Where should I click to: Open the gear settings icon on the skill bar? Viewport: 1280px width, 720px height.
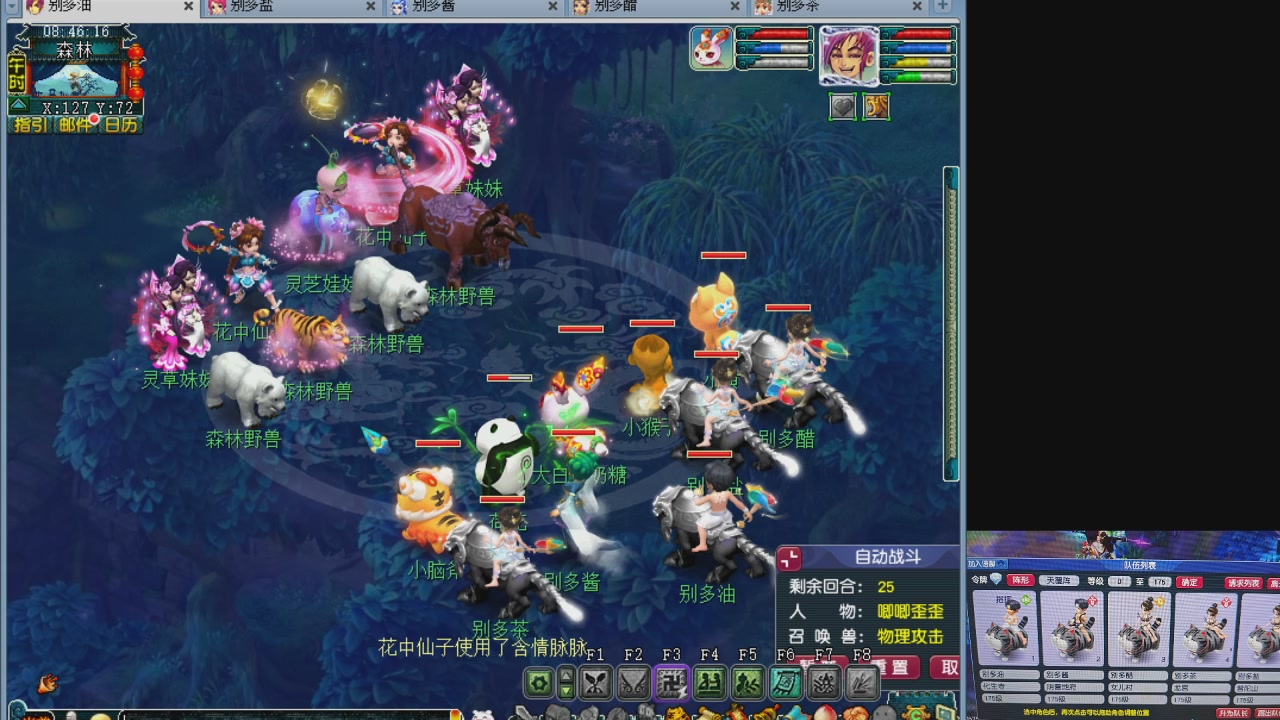[x=539, y=681]
